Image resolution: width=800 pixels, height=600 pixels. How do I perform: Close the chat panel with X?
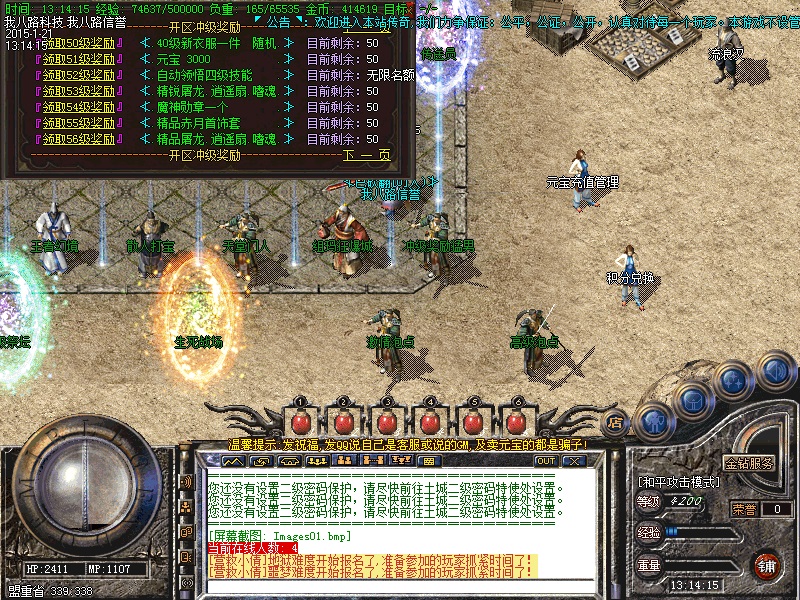[x=573, y=461]
